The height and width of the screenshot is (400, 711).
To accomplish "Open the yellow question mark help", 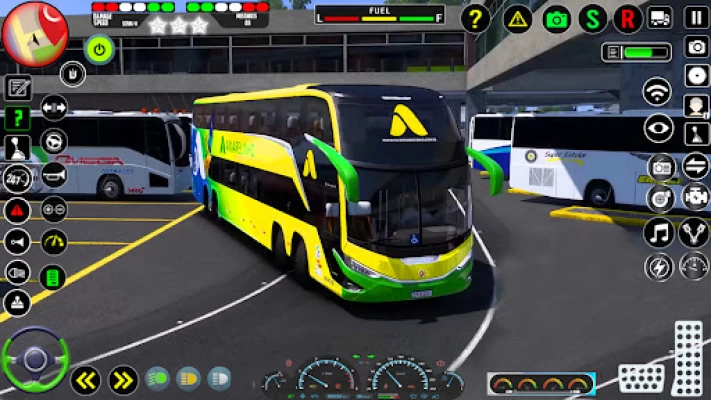I will pyautogui.click(x=477, y=18).
